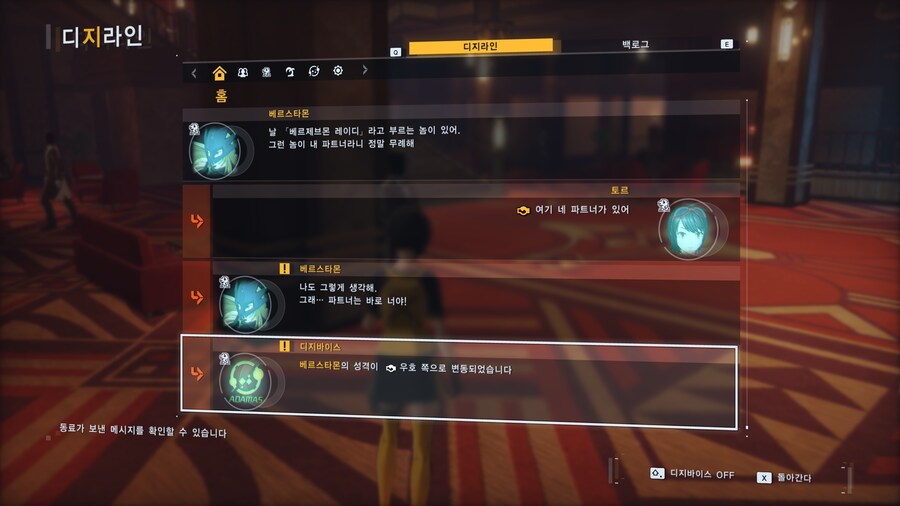Click 토르's portrait avatar
This screenshot has height=506, width=900.
click(691, 228)
